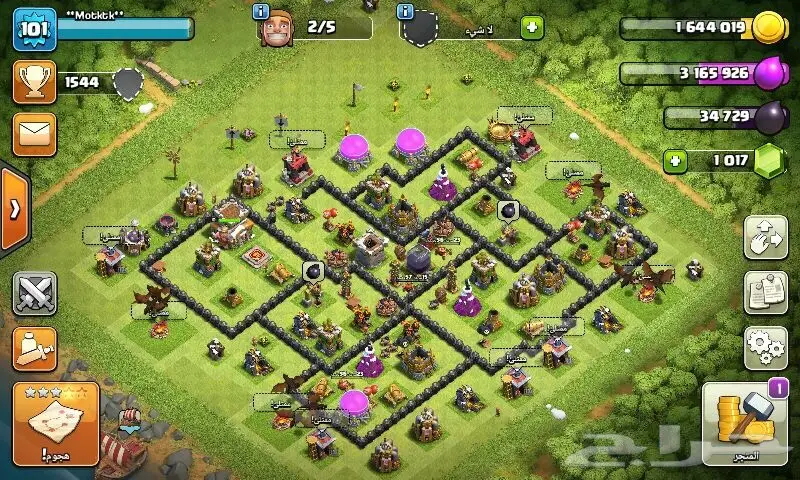Image resolution: width=800 pixels, height=480 pixels.
Task: Open the trophy league icon
Action: click(x=34, y=82)
